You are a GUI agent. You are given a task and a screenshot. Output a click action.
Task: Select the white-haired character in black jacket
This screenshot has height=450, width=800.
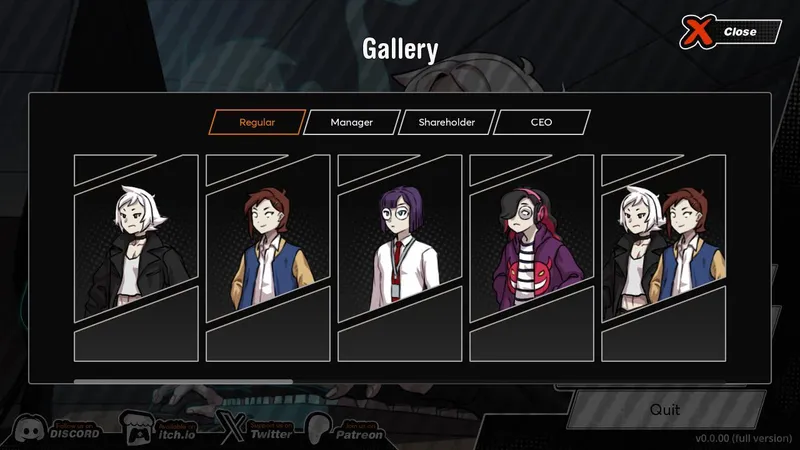[136, 257]
